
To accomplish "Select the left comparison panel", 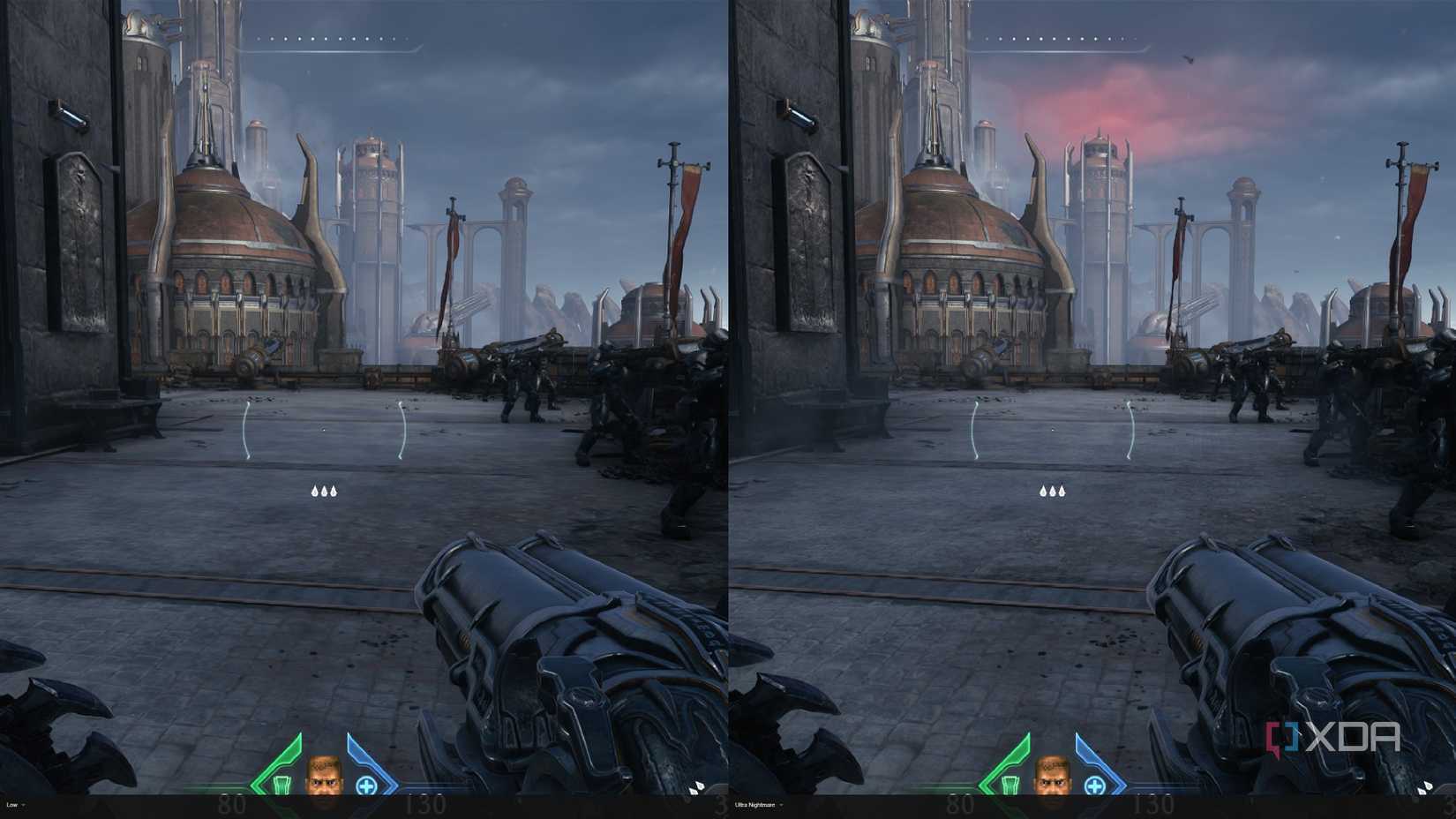I will [x=362, y=406].
